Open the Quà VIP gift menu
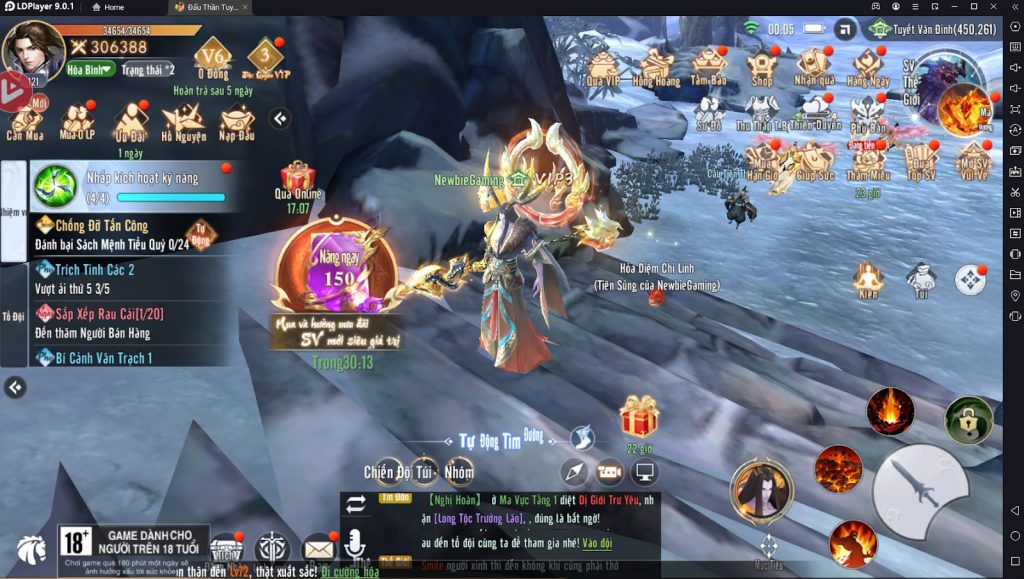This screenshot has width=1024, height=579. [x=603, y=66]
